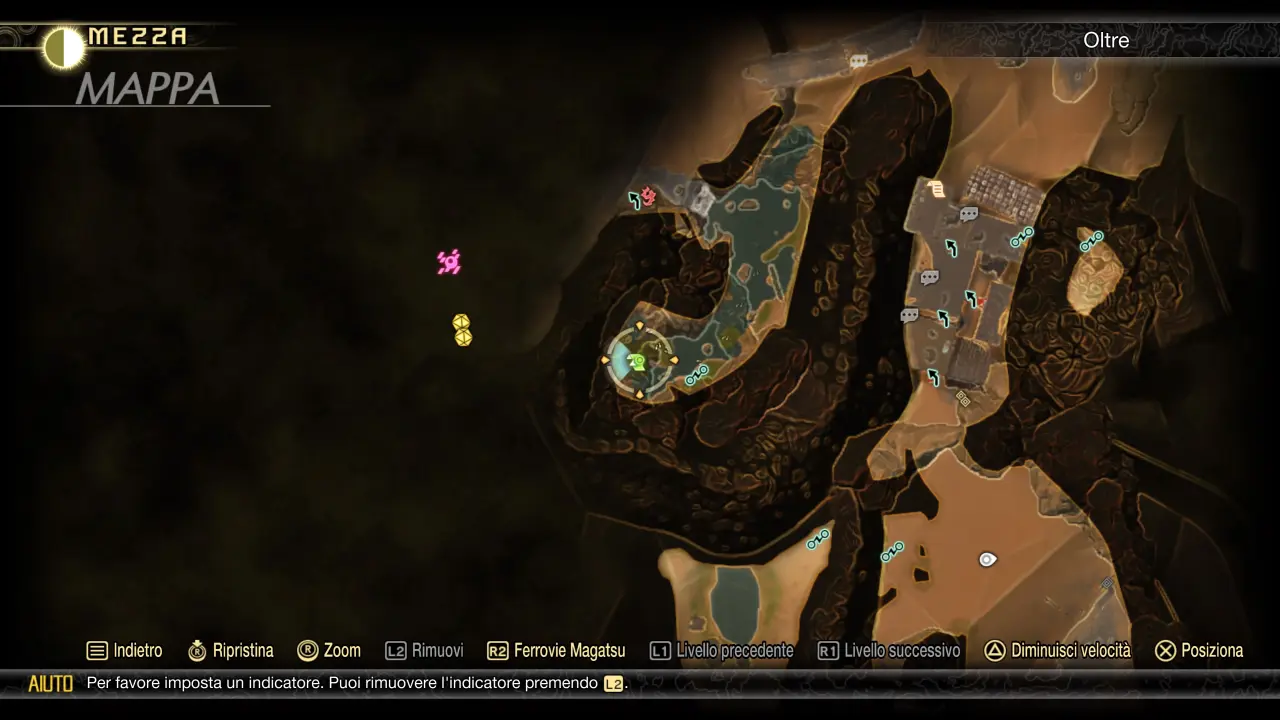Select the speech bubble marker below the scroll icon
Screen dimensions: 1280x720
click(969, 214)
